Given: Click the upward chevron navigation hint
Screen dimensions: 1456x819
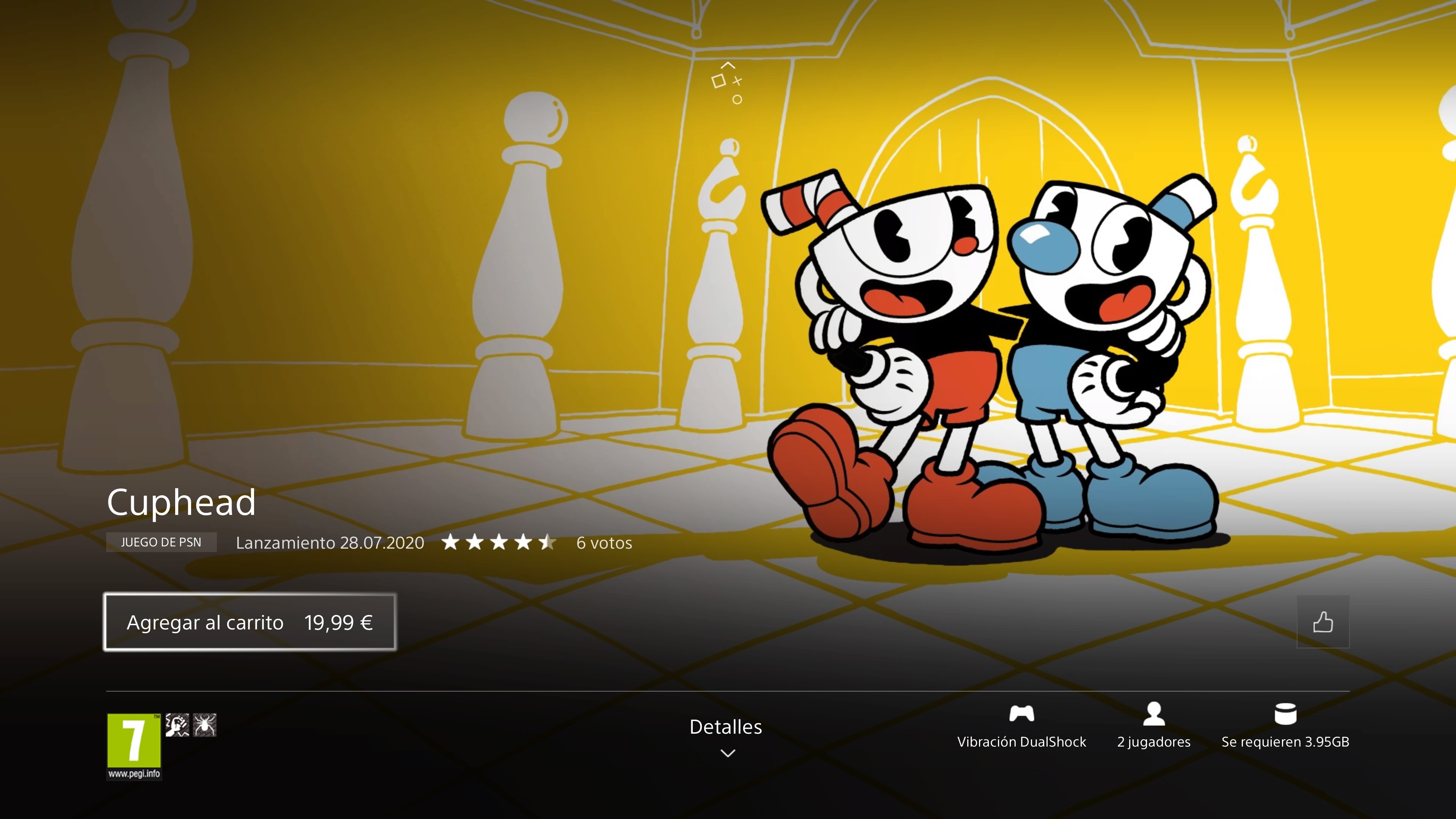Looking at the screenshot, I should pos(728,65).
